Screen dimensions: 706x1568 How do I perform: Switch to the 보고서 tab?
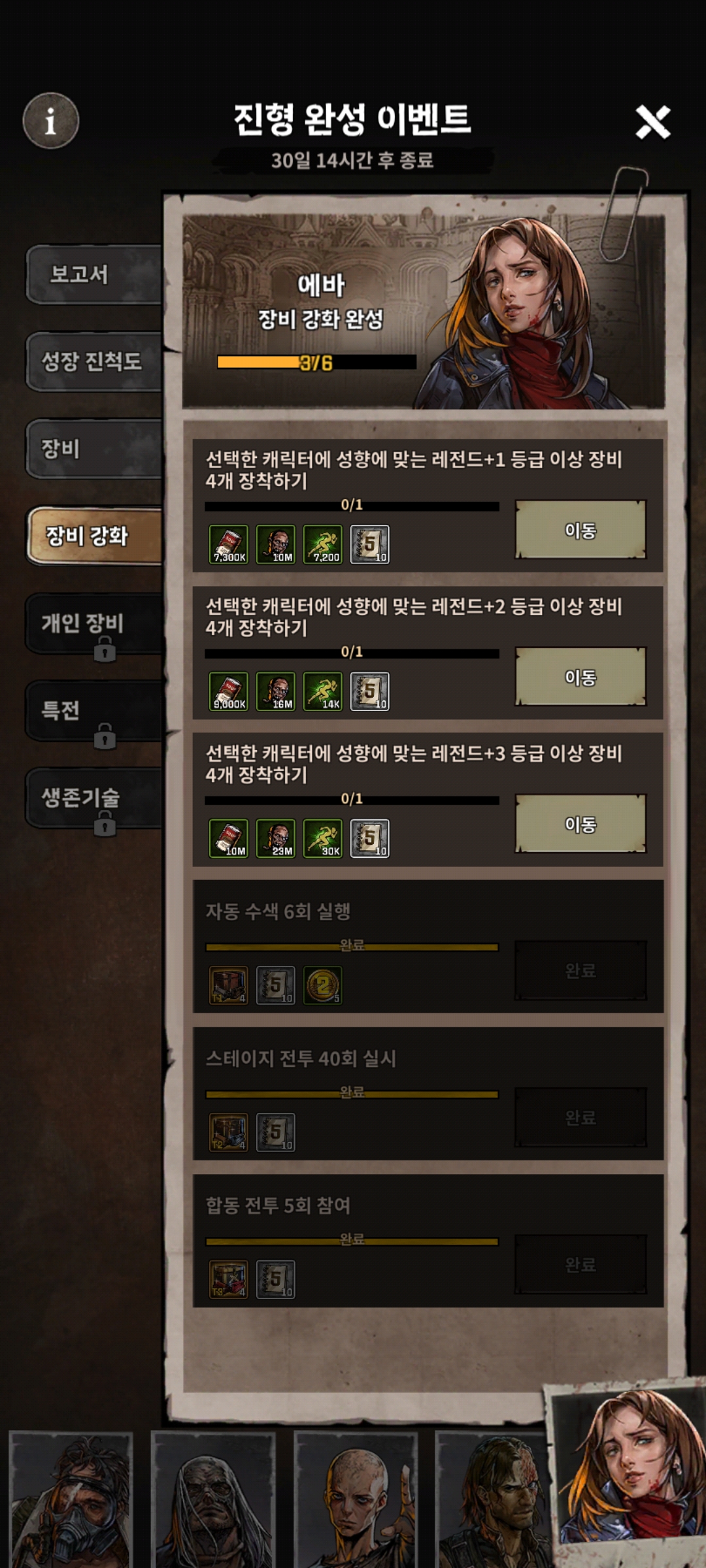(93, 274)
